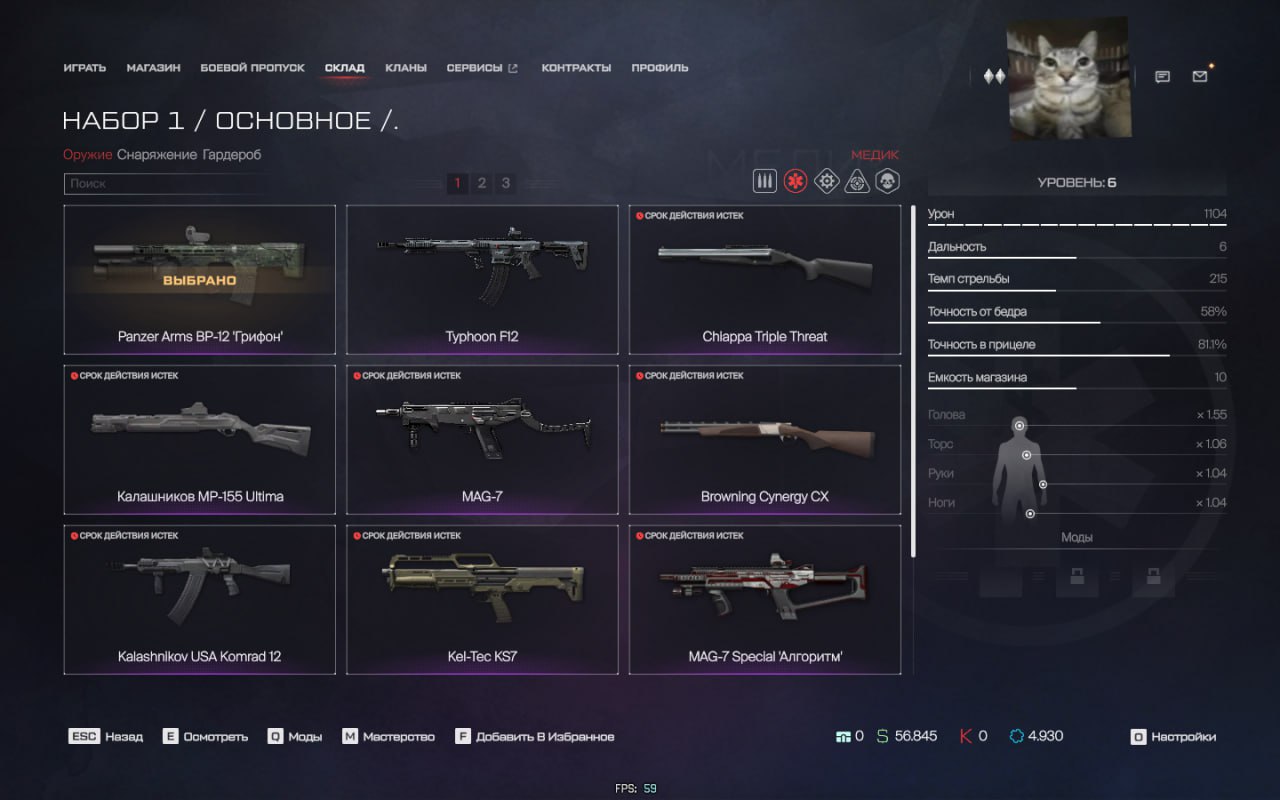Open the chat messages icon
The width and height of the screenshot is (1280, 800).
click(x=1162, y=77)
